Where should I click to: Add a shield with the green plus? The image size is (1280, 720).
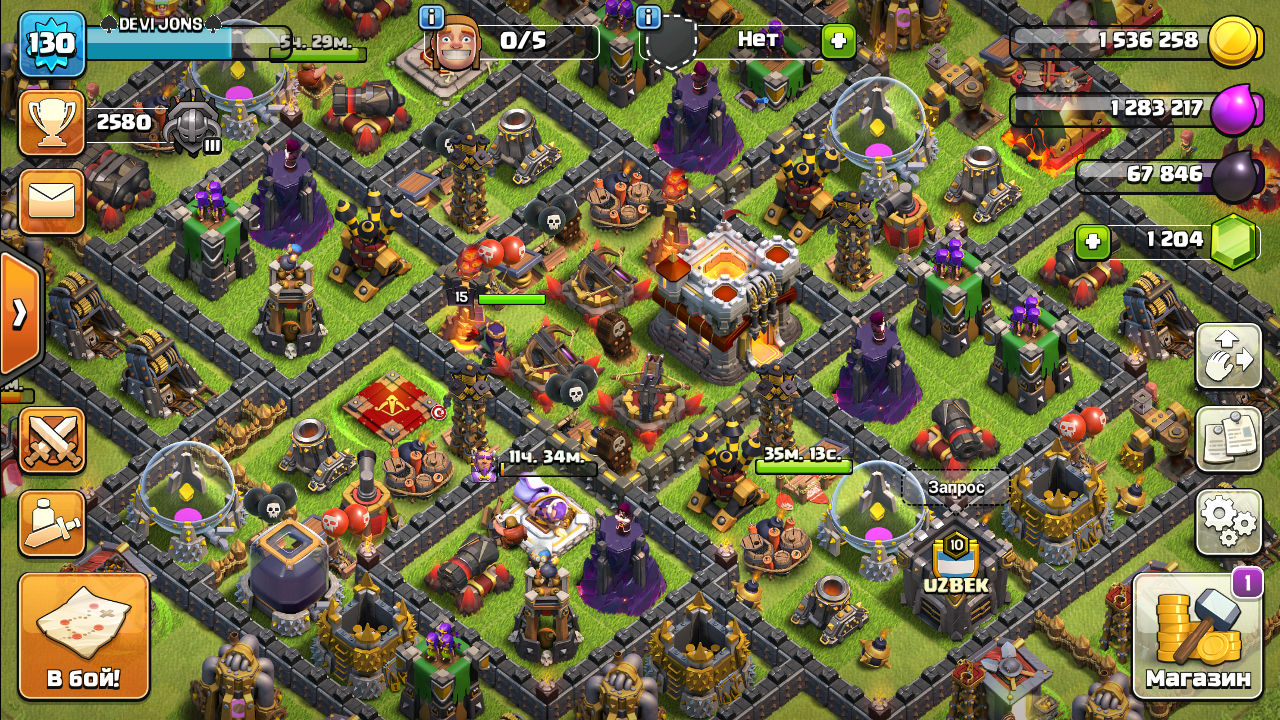pos(838,41)
